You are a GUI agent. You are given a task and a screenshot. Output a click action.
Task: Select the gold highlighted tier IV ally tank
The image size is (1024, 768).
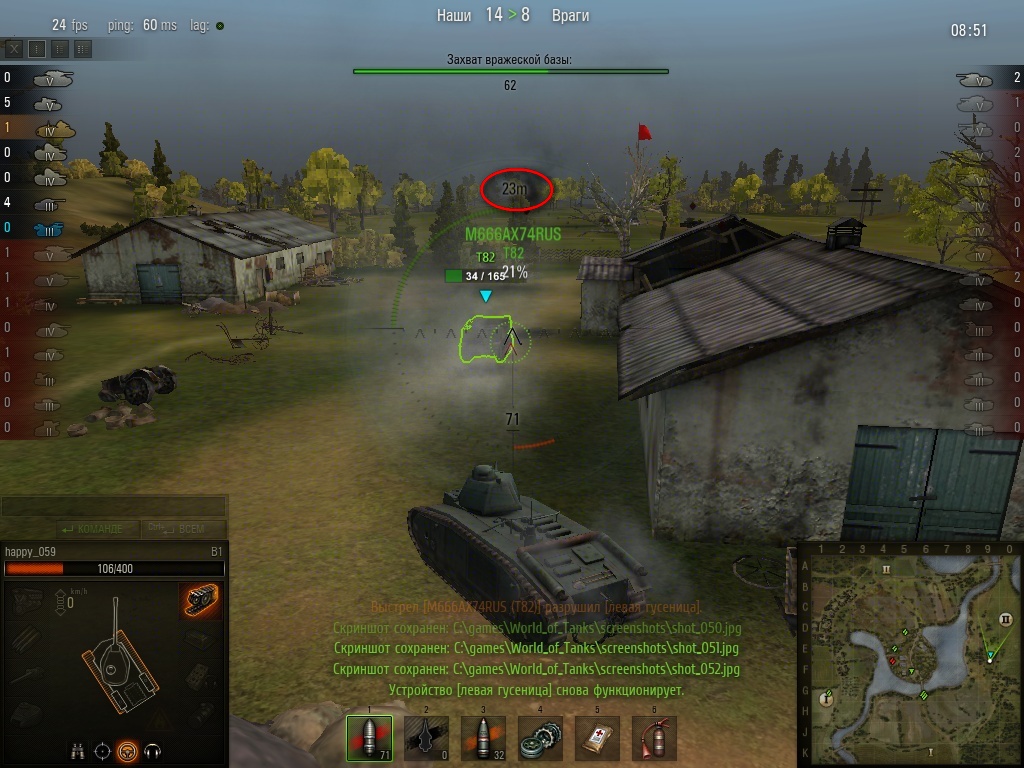(x=54, y=128)
